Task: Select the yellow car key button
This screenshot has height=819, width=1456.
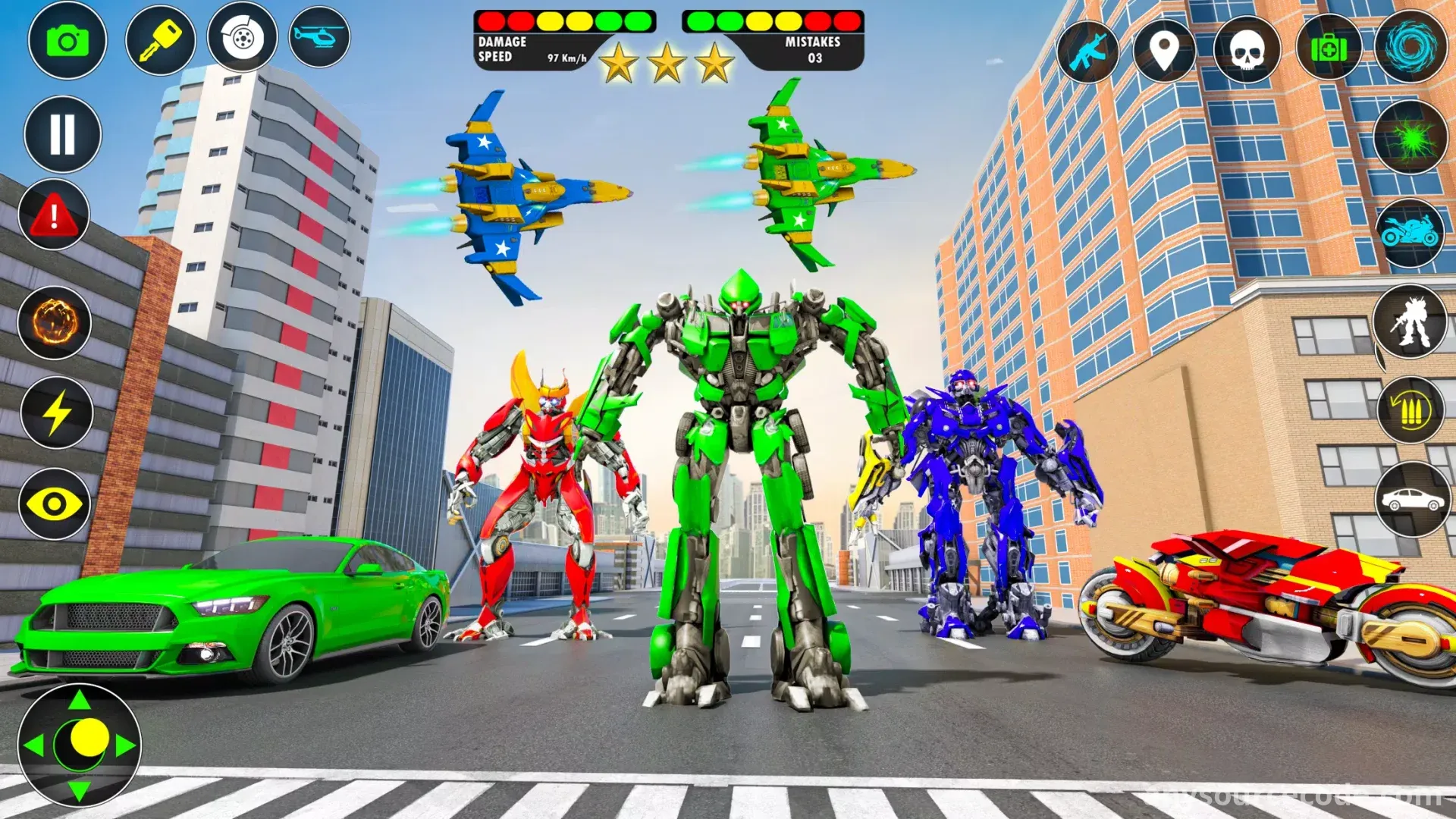Action: [x=160, y=39]
